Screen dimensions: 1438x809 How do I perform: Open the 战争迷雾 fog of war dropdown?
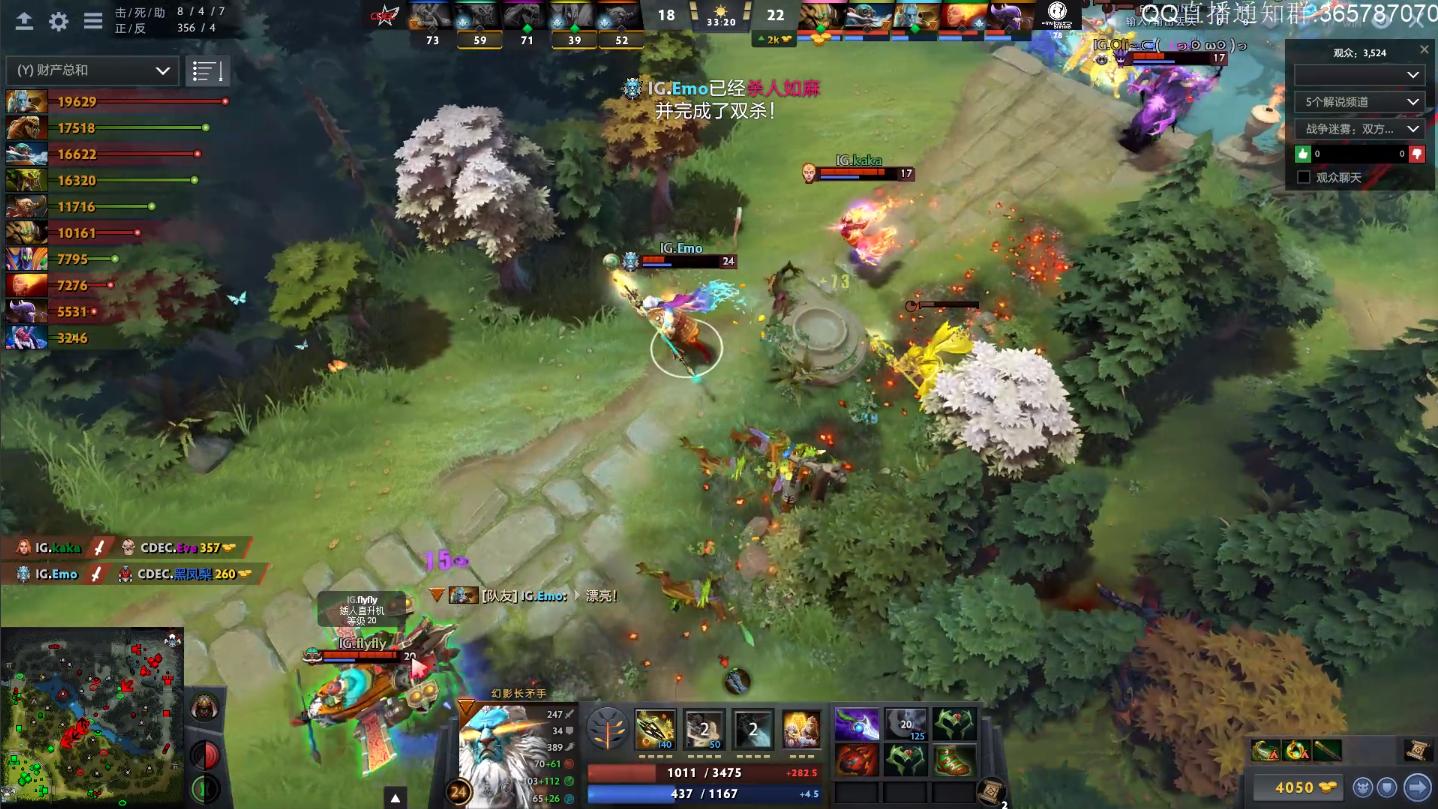(1360, 128)
